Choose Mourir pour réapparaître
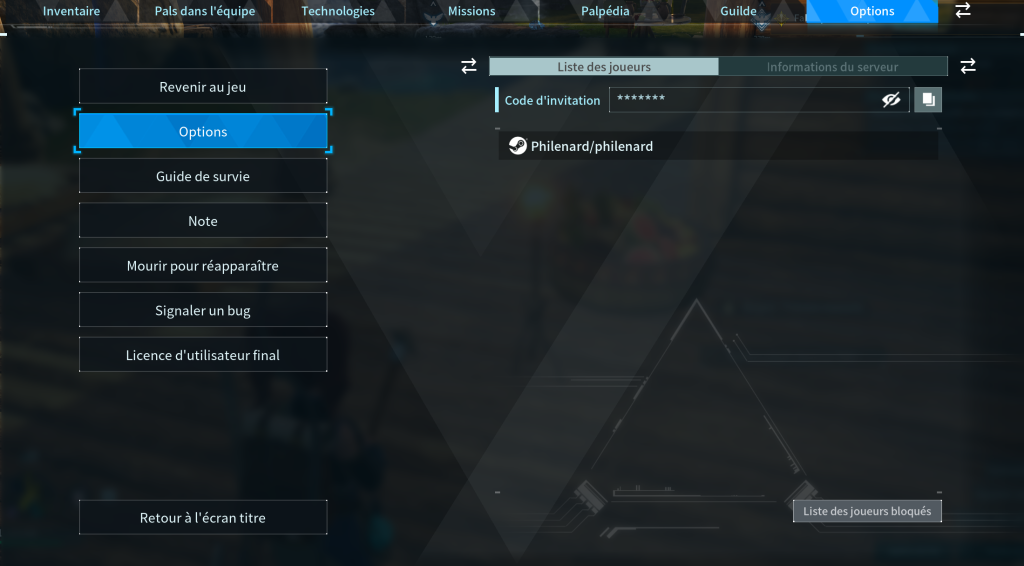Viewport: 1024px width, 566px height. tap(203, 266)
